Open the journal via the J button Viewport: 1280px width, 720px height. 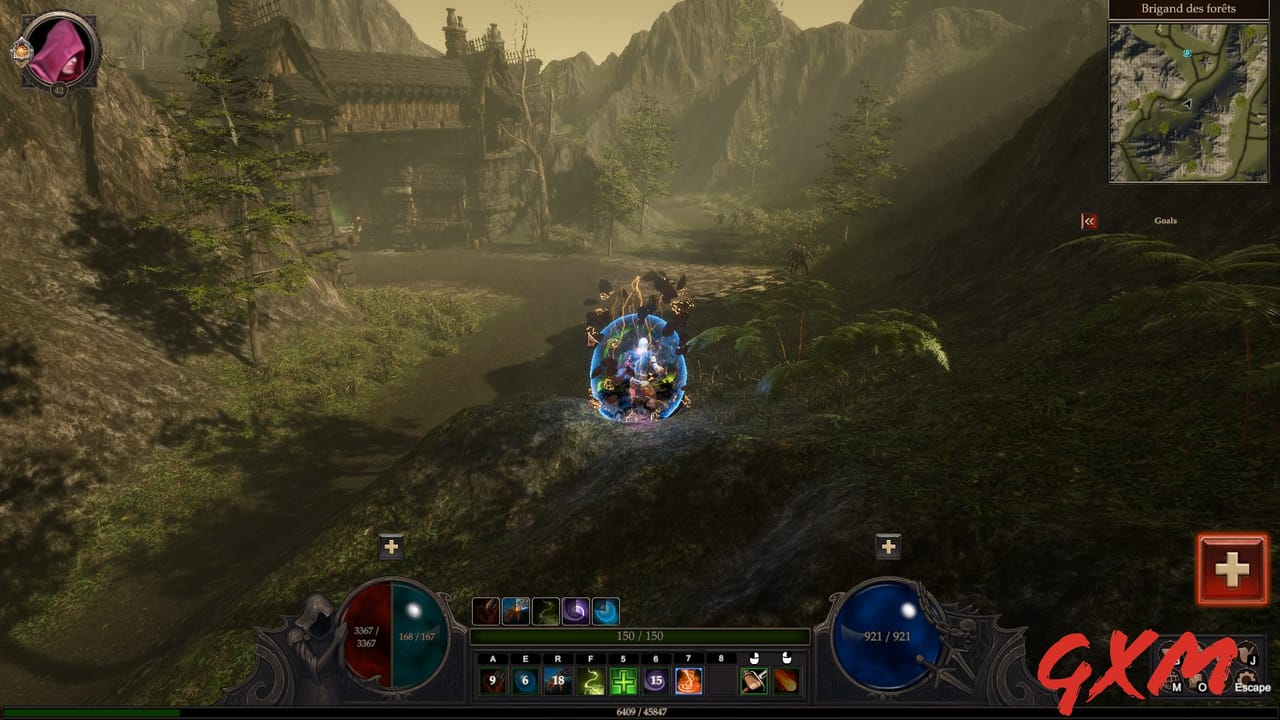click(1245, 653)
